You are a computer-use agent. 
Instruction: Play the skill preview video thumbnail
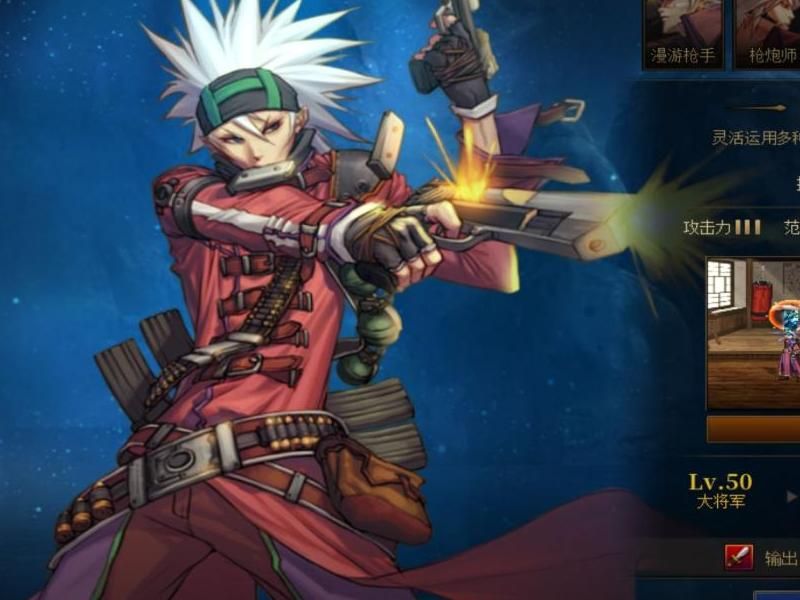[x=753, y=334]
